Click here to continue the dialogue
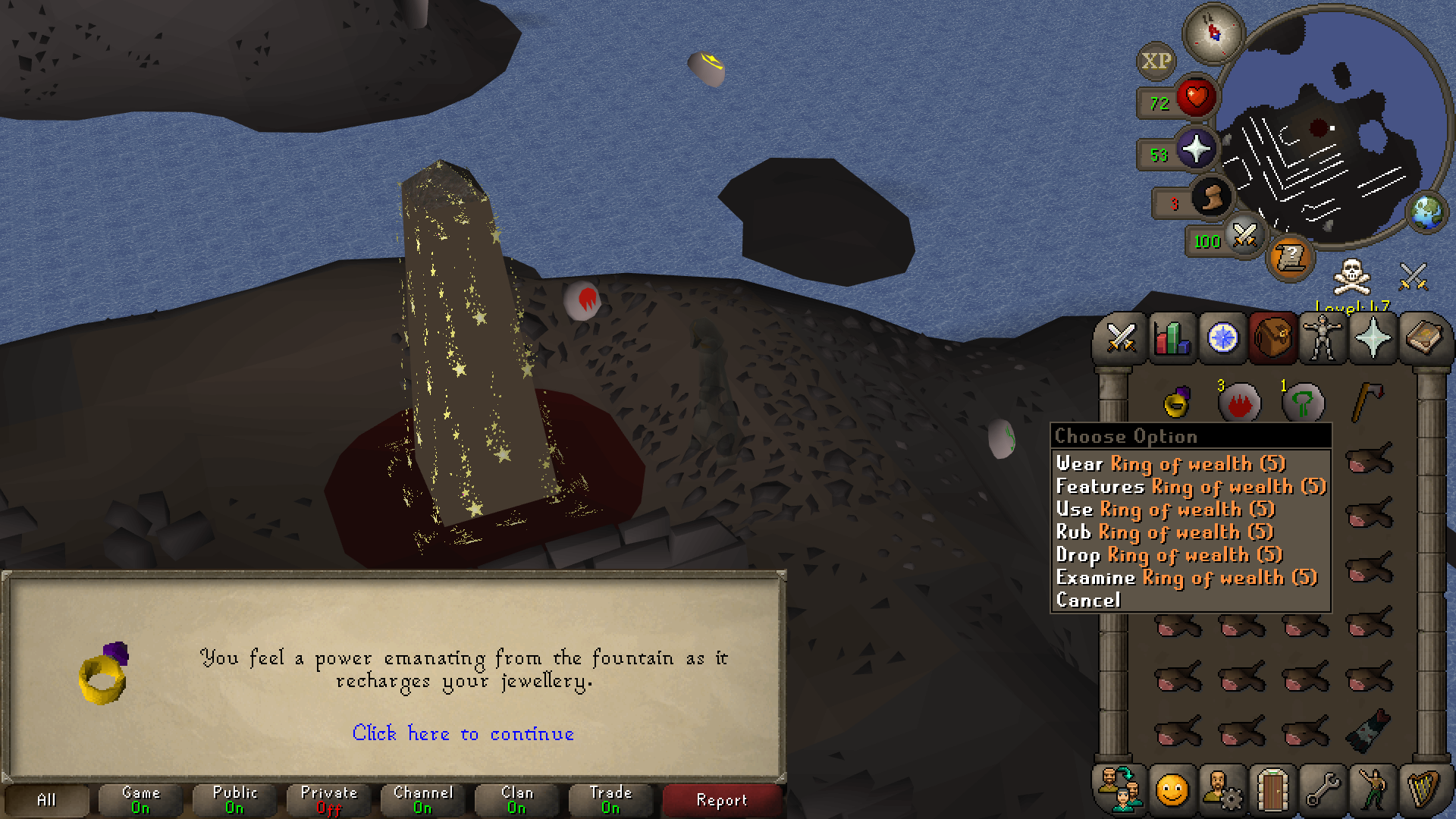This screenshot has width=1456, height=819. click(x=463, y=733)
